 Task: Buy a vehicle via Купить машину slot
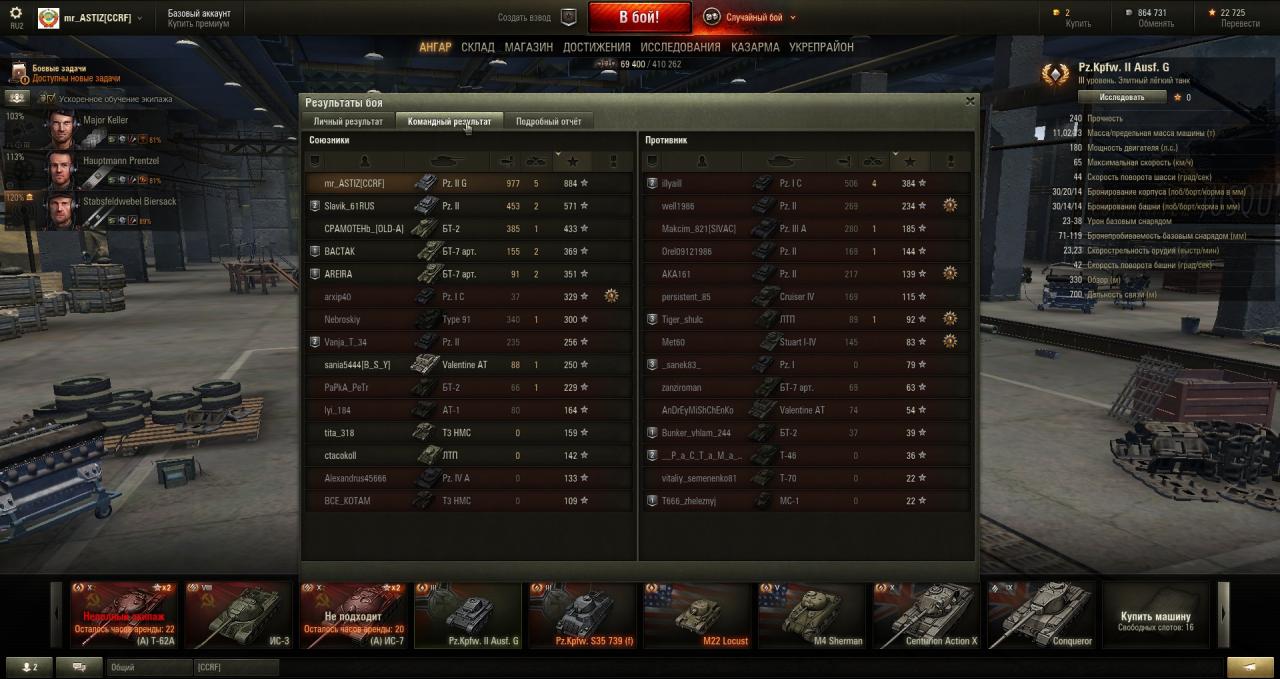coord(1155,615)
